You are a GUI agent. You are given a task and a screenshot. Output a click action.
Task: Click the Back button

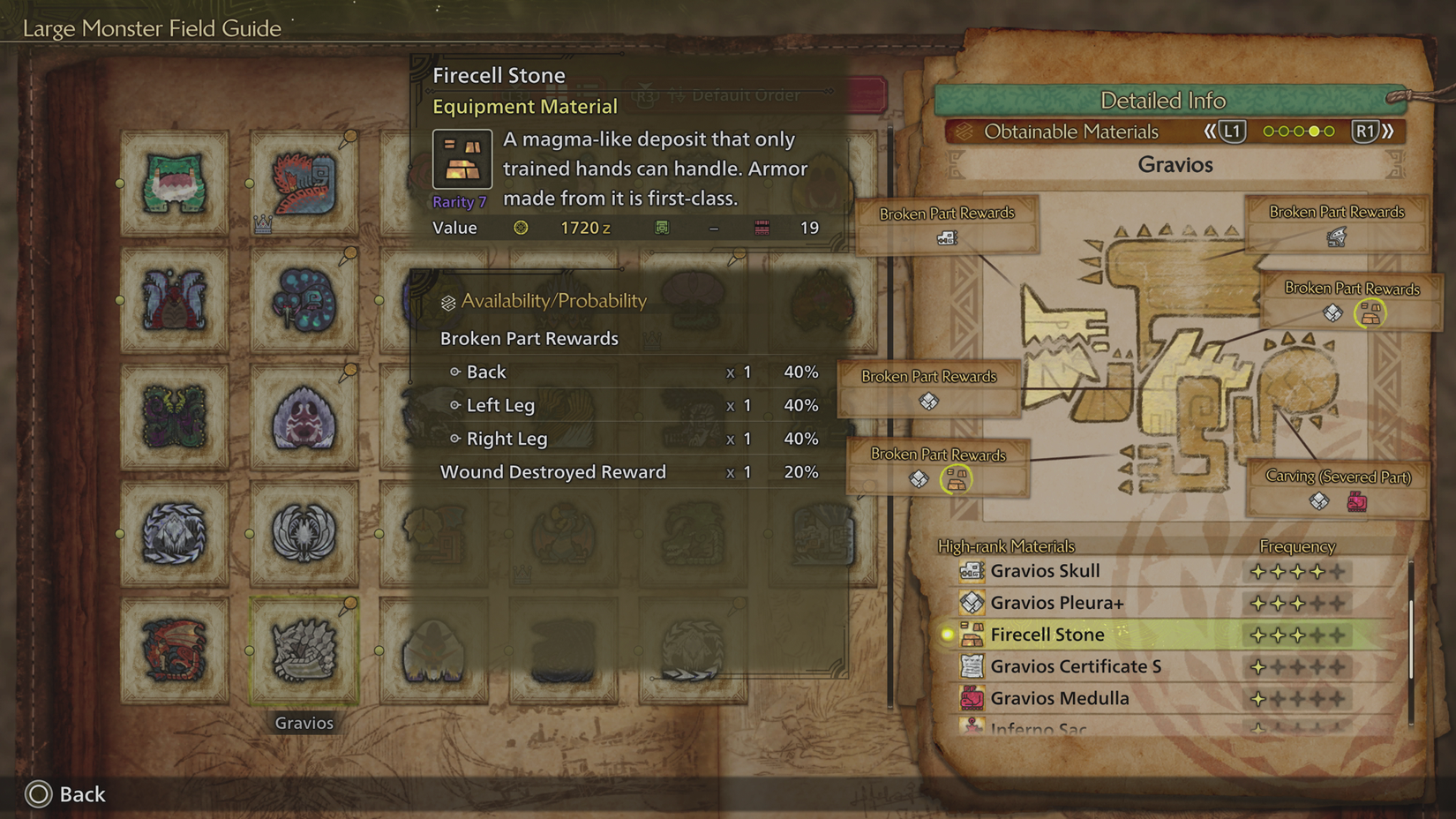click(66, 794)
